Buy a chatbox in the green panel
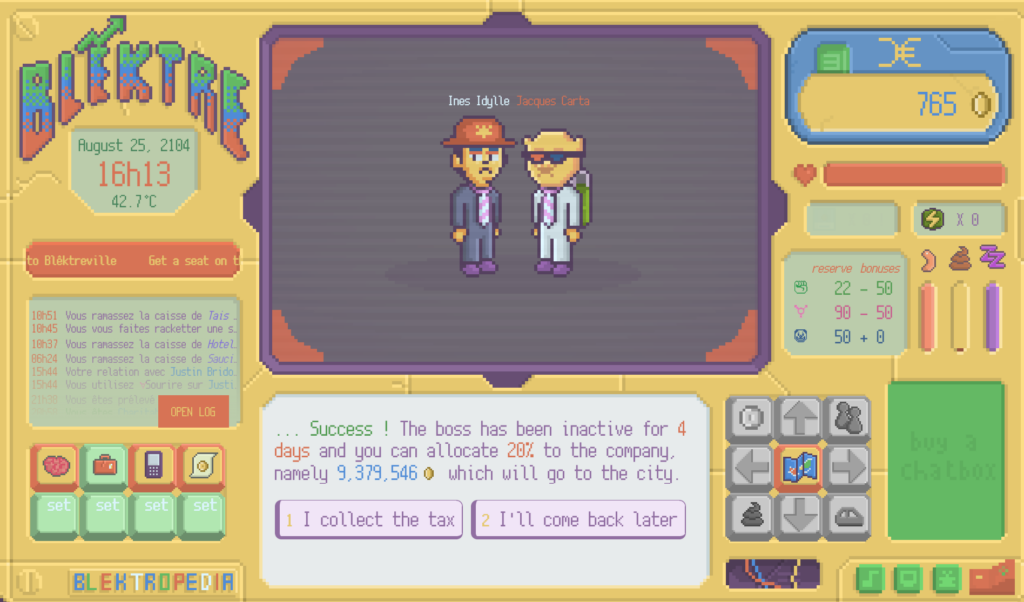Image resolution: width=1024 pixels, height=602 pixels. pos(945,458)
